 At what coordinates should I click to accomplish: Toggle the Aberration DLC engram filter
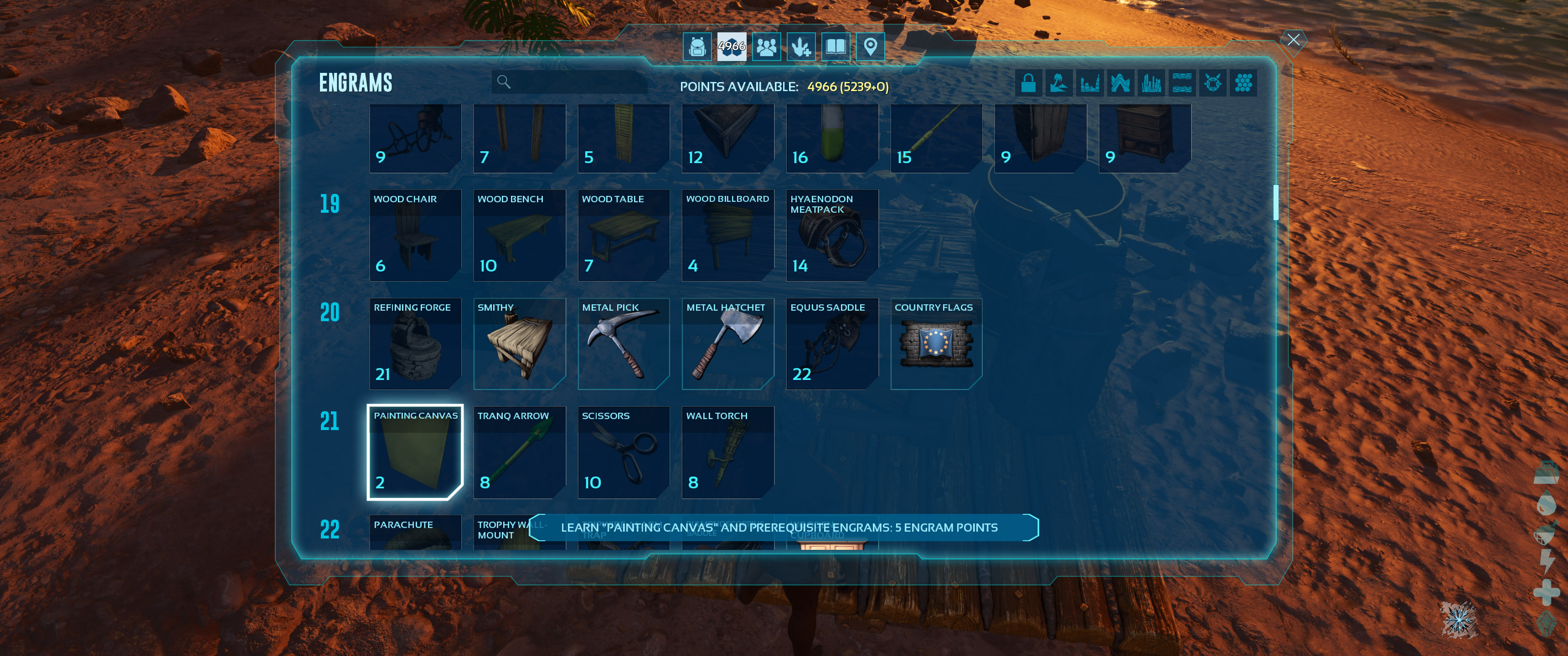pyautogui.click(x=1120, y=83)
